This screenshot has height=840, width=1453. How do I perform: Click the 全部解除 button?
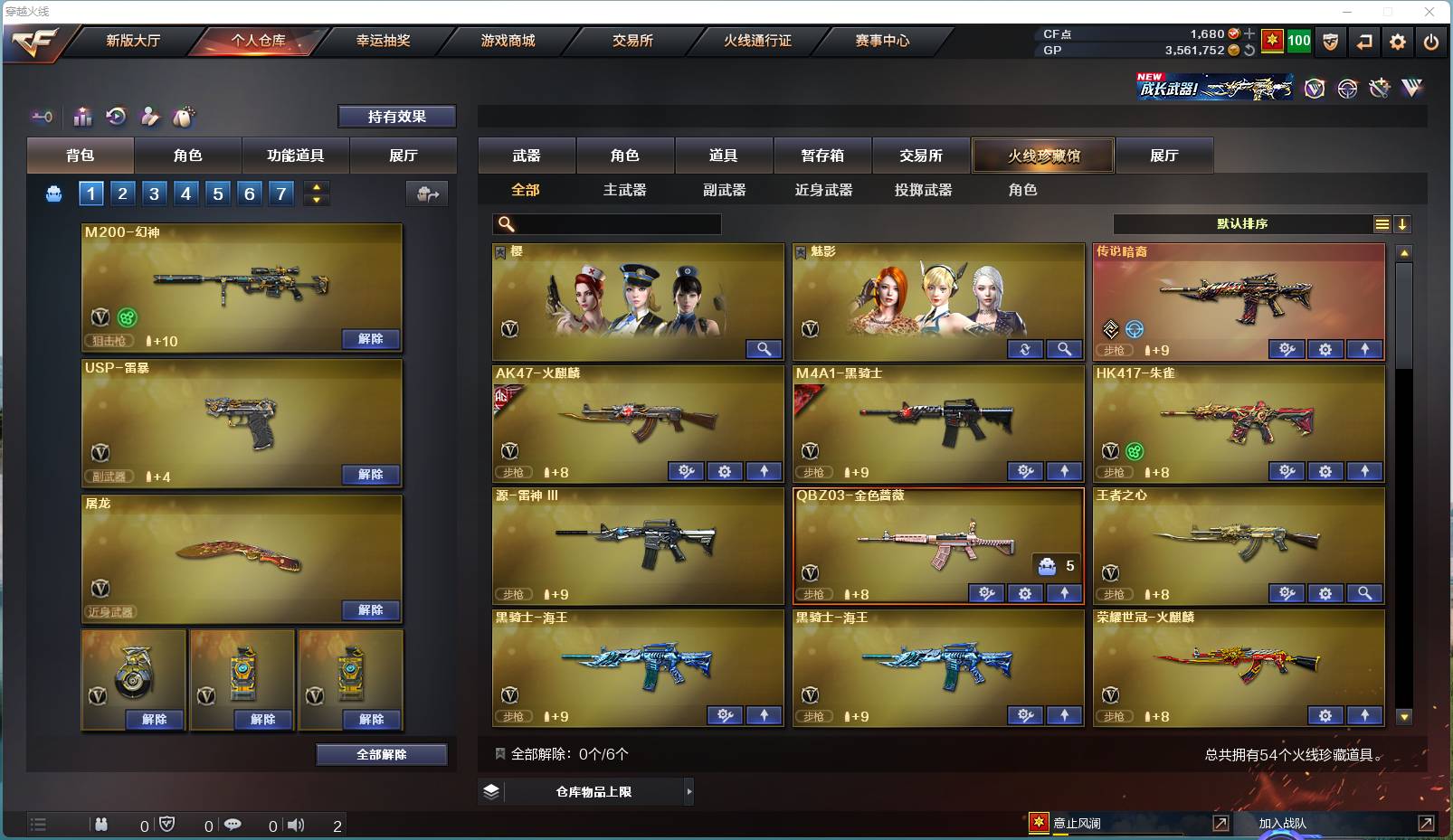pyautogui.click(x=382, y=754)
